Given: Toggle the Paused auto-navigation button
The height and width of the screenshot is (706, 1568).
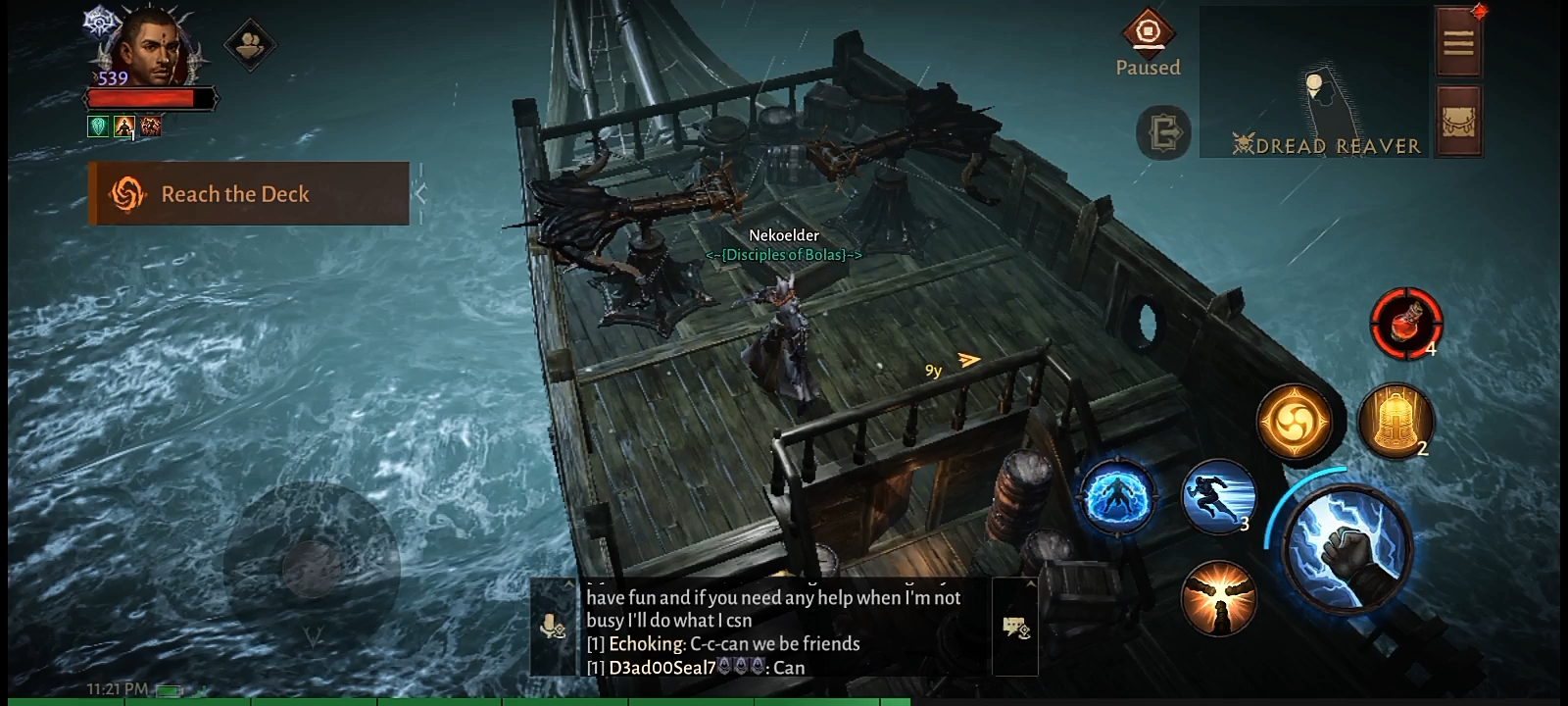Looking at the screenshot, I should 1148,43.
